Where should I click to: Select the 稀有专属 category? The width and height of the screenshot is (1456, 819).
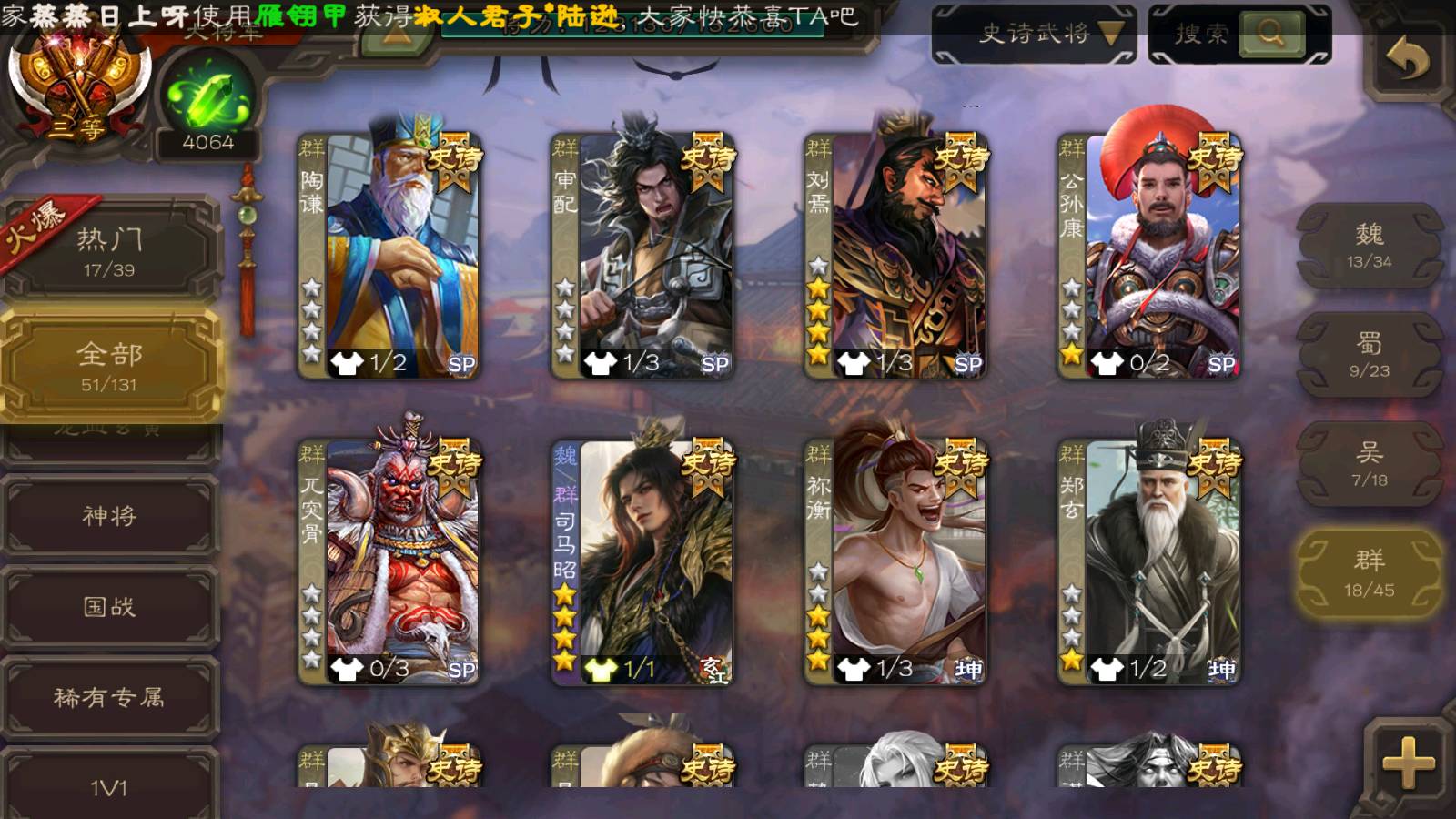coord(109,698)
